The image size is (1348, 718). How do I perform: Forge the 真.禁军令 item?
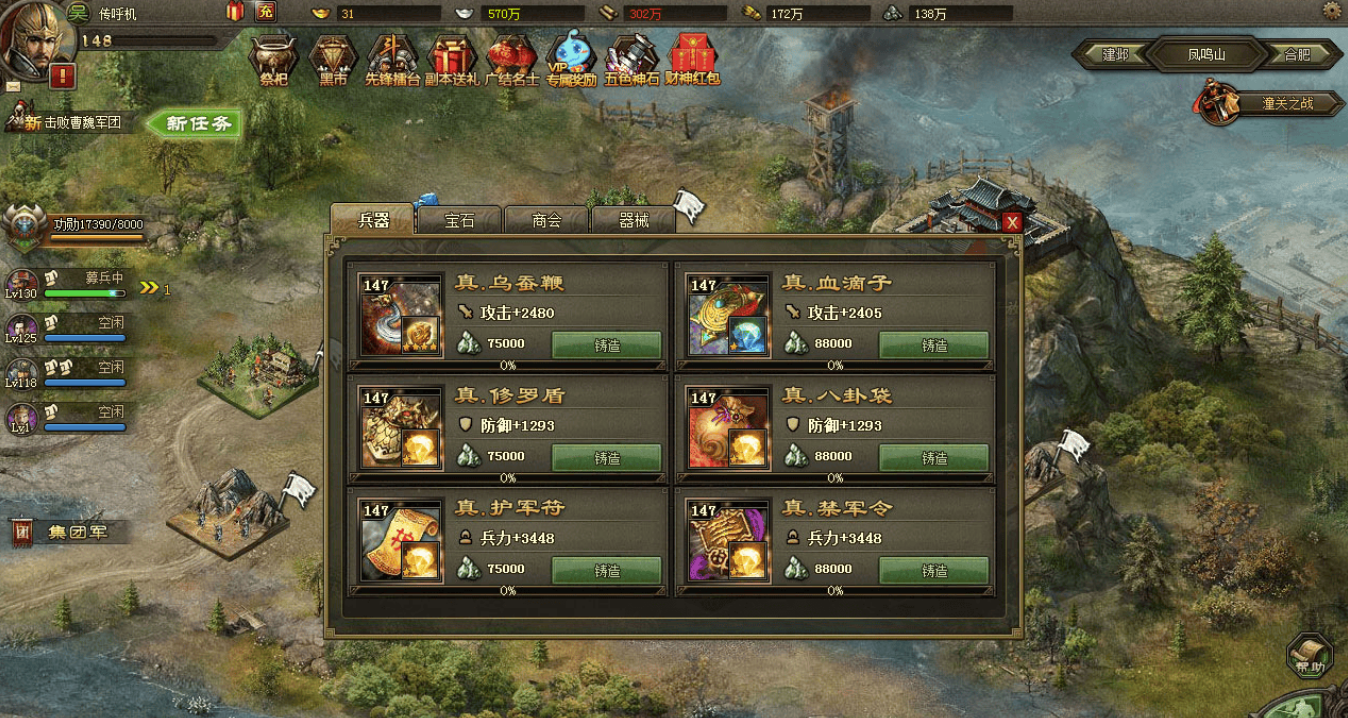click(x=934, y=570)
